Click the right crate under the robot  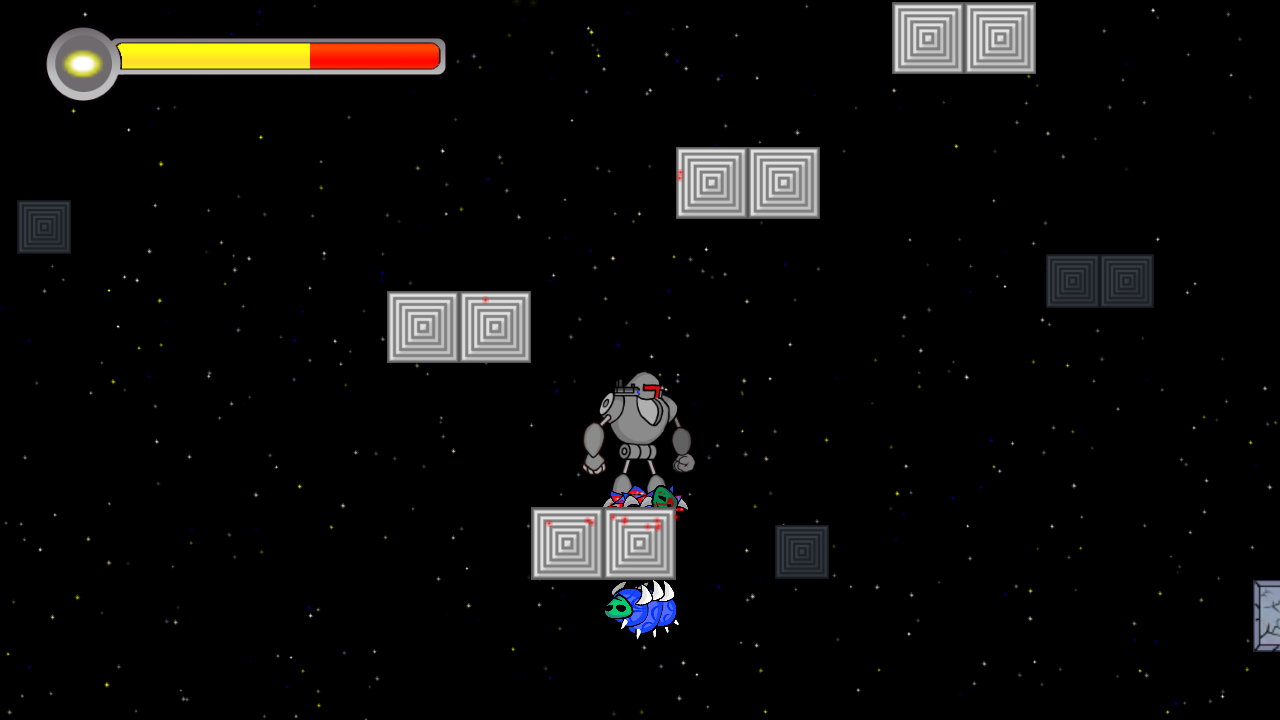(638, 544)
